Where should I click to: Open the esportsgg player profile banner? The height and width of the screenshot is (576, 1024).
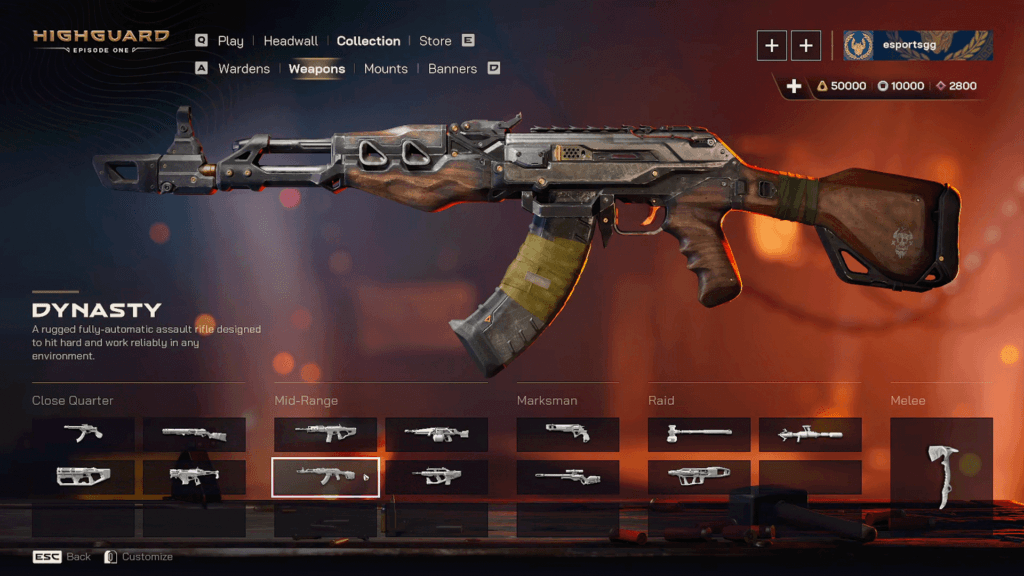point(918,44)
